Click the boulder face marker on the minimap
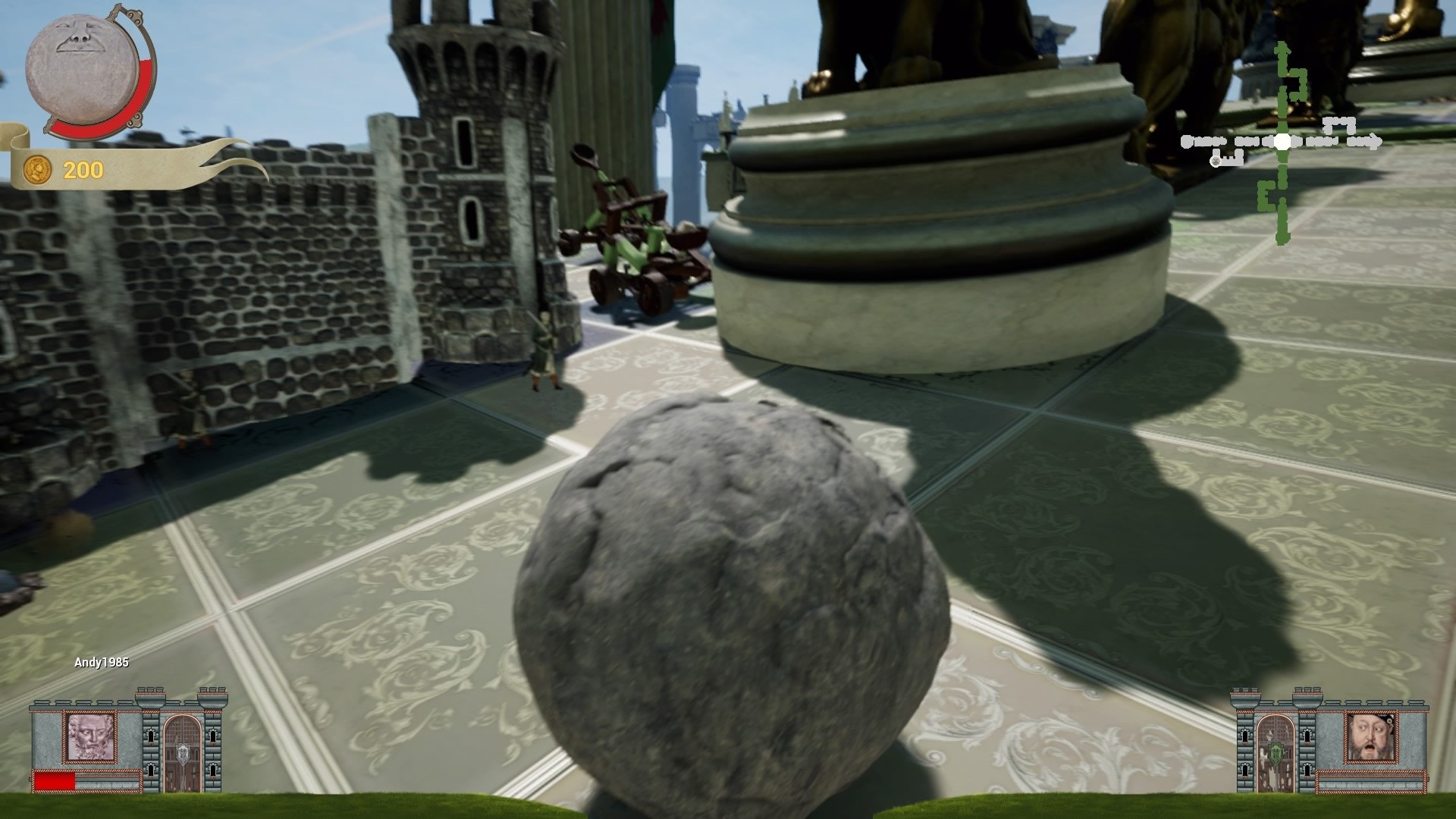This screenshot has width=1456, height=819. pos(1216,162)
